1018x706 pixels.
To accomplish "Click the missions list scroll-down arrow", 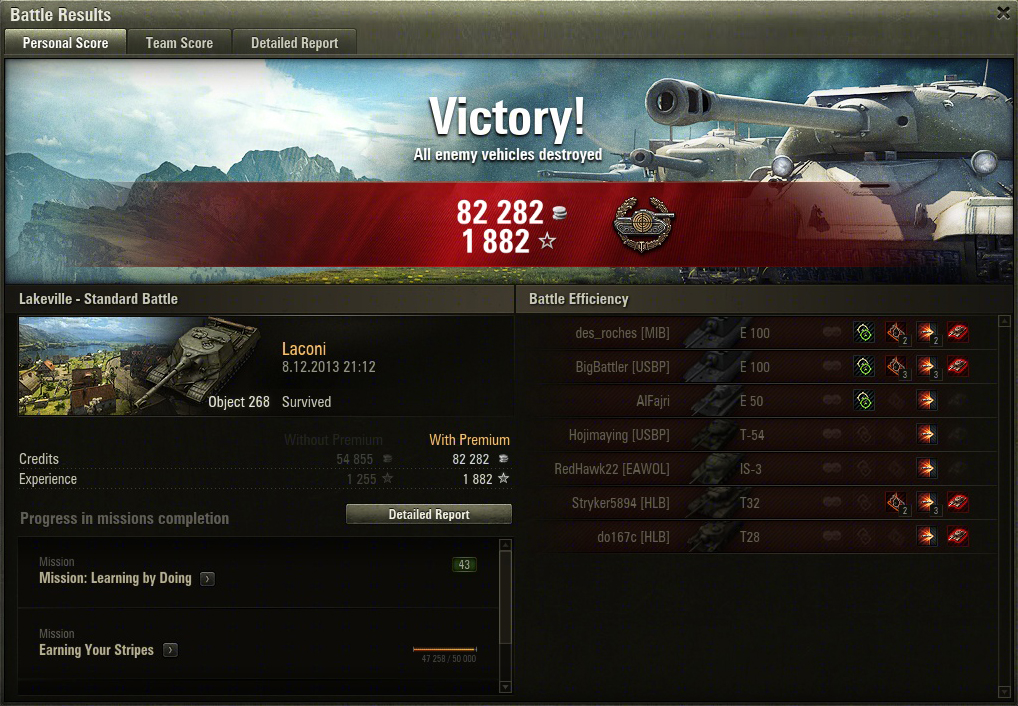I will pos(504,687).
